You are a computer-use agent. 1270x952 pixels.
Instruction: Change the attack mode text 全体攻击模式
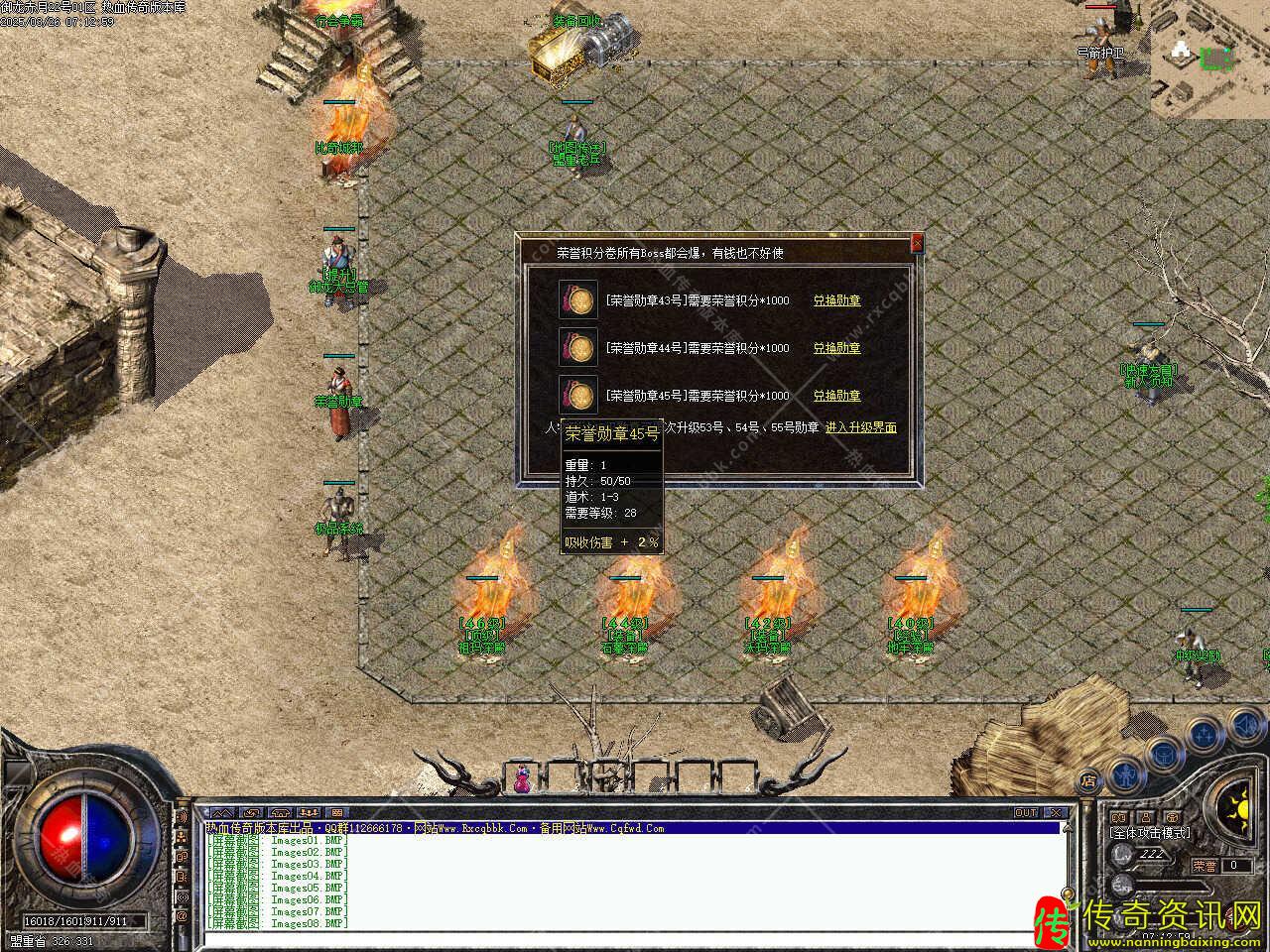click(1150, 833)
